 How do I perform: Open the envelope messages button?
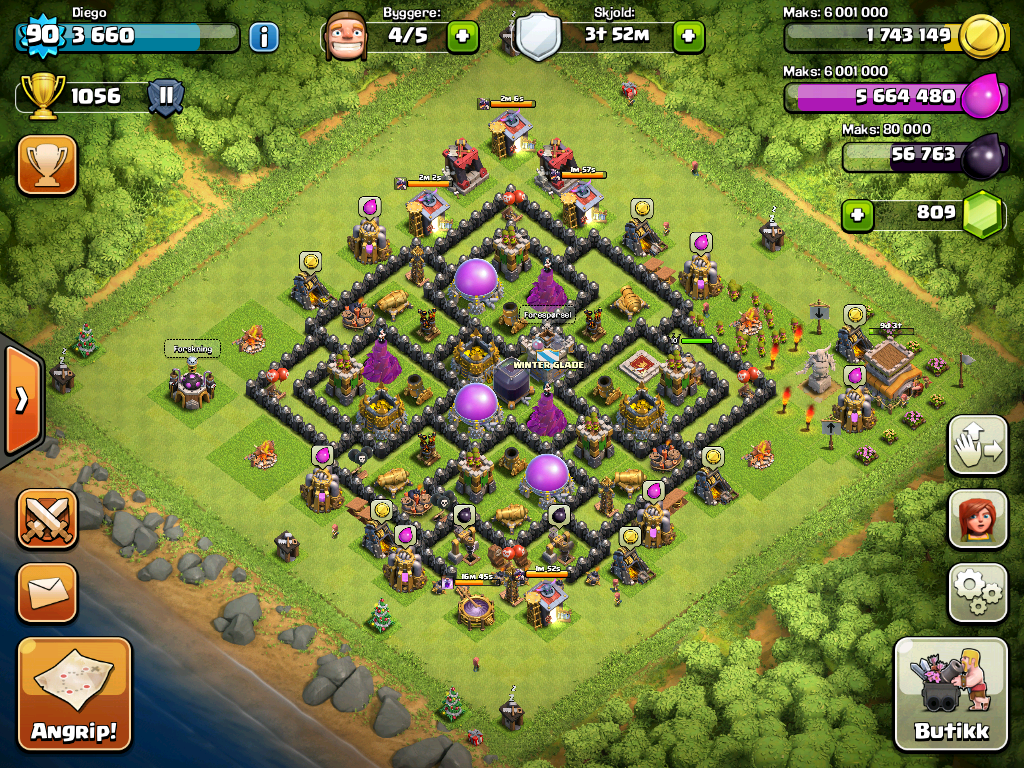47,592
